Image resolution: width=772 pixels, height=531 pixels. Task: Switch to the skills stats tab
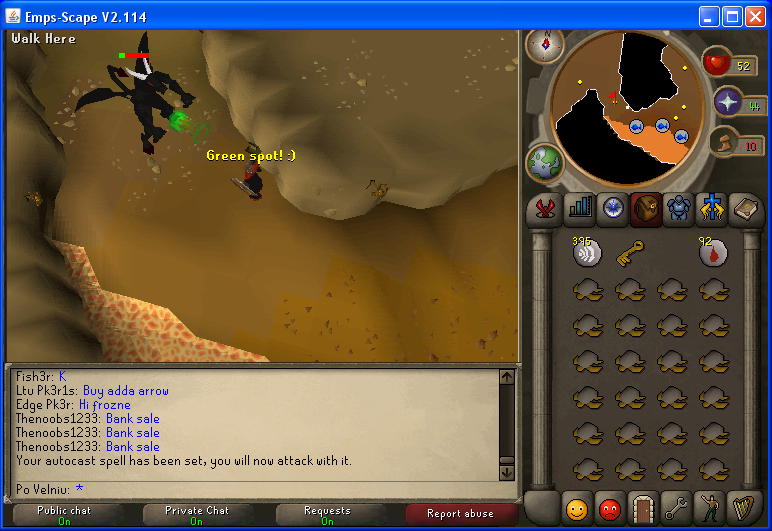pos(579,207)
